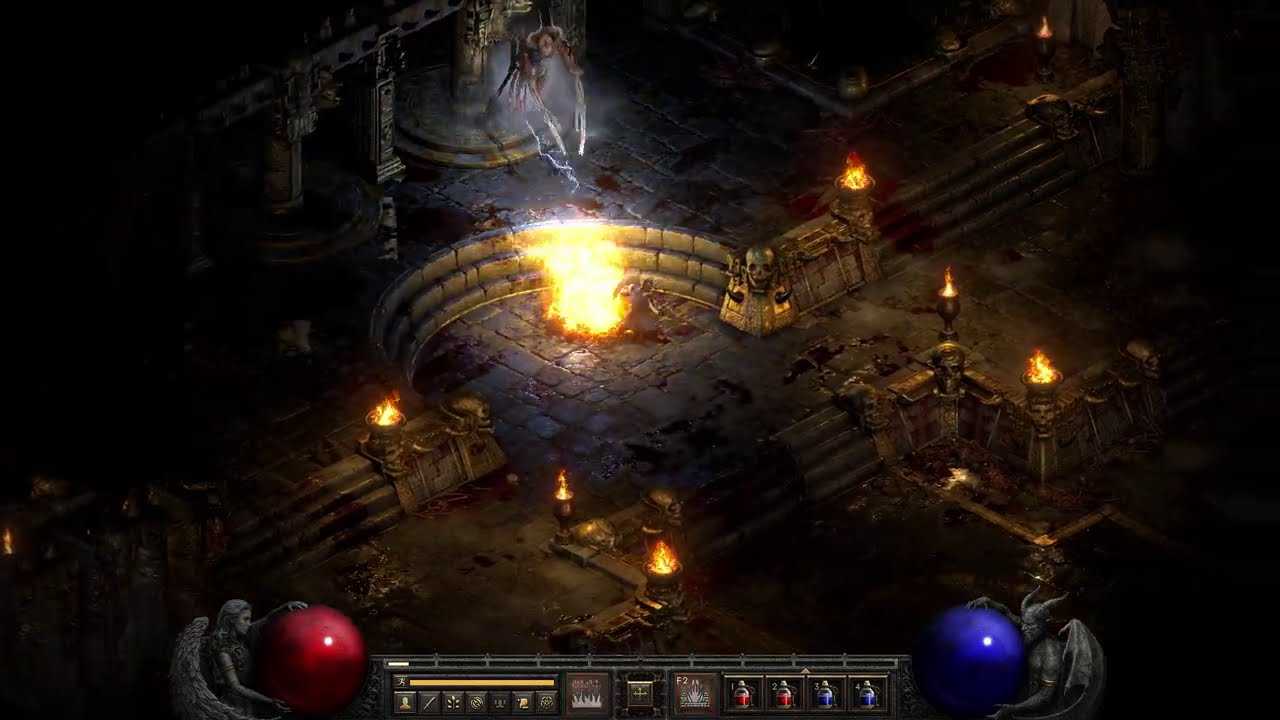Open the party screen icon

pyautogui.click(x=499, y=701)
